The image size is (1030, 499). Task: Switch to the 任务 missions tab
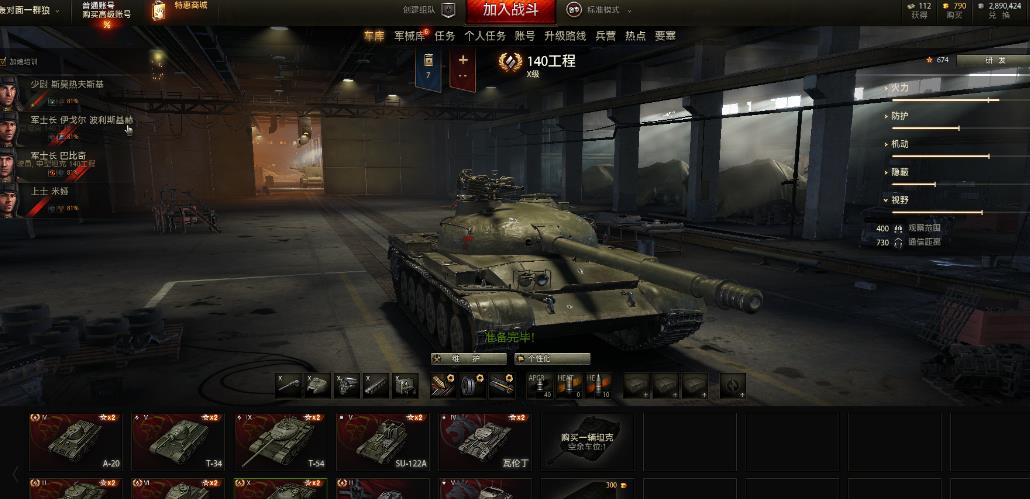[445, 36]
